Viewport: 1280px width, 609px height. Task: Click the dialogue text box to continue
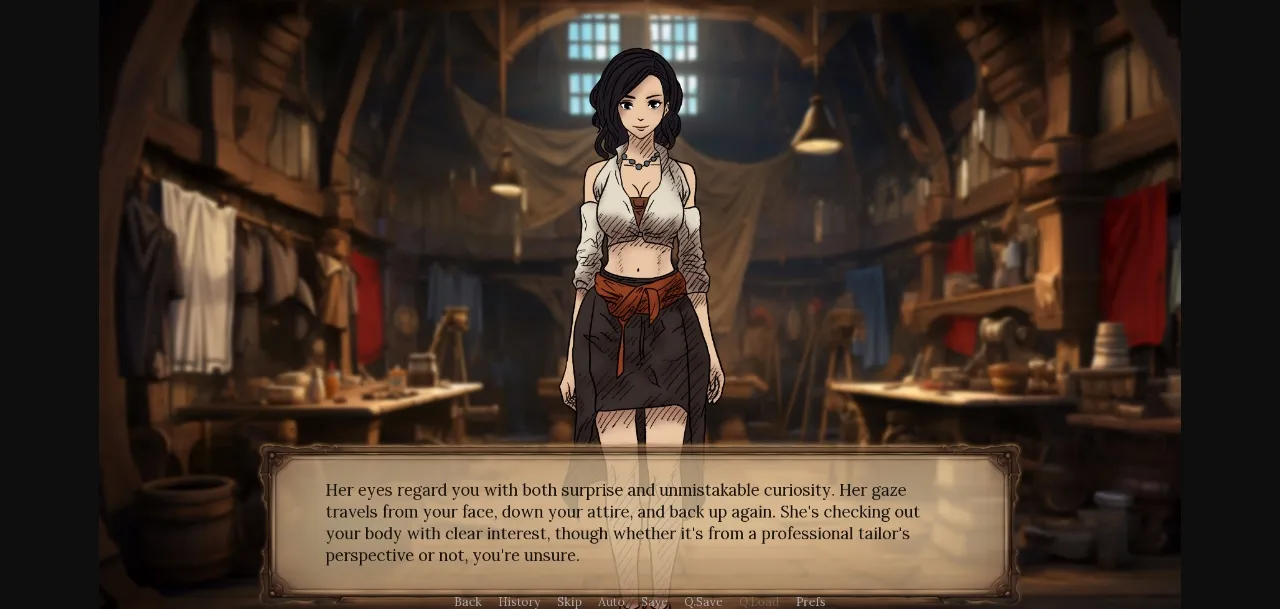(x=640, y=522)
